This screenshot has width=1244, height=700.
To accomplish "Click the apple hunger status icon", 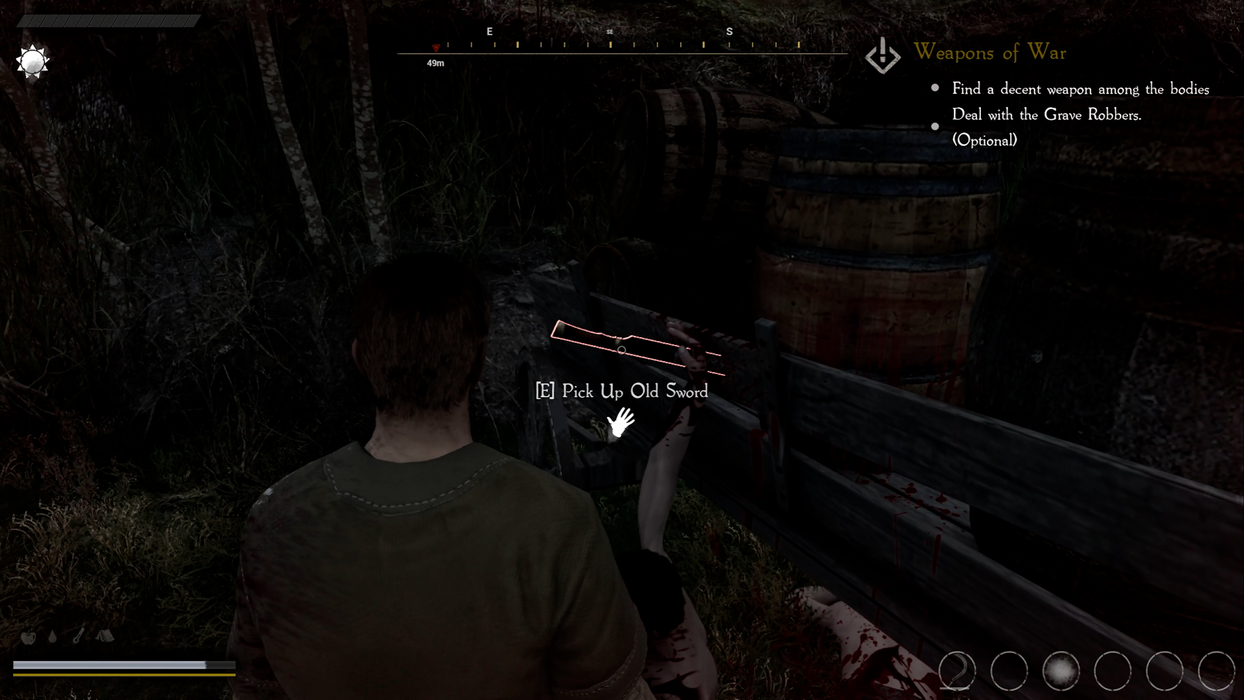I will [28, 637].
